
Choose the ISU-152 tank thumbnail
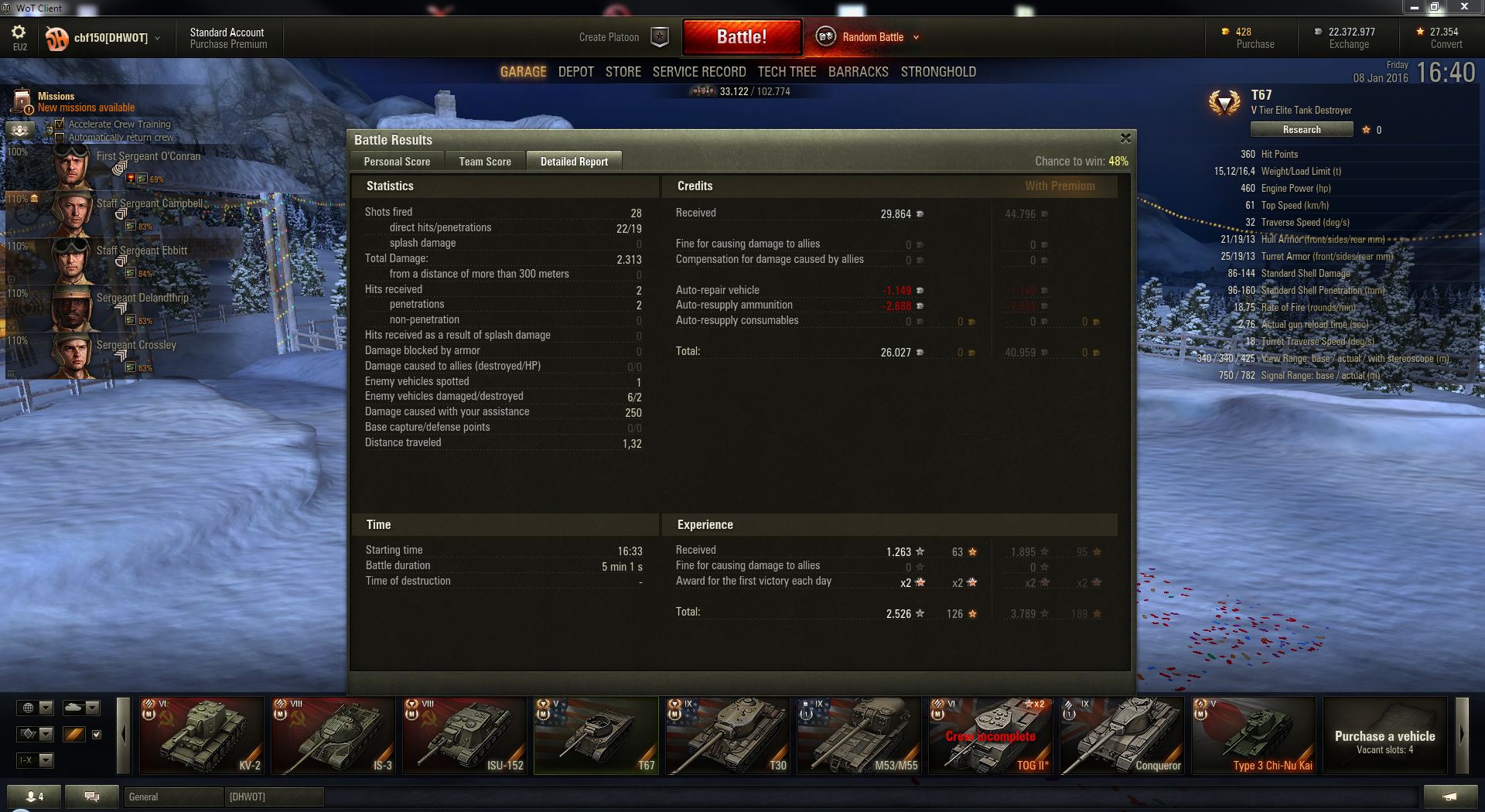coord(464,735)
